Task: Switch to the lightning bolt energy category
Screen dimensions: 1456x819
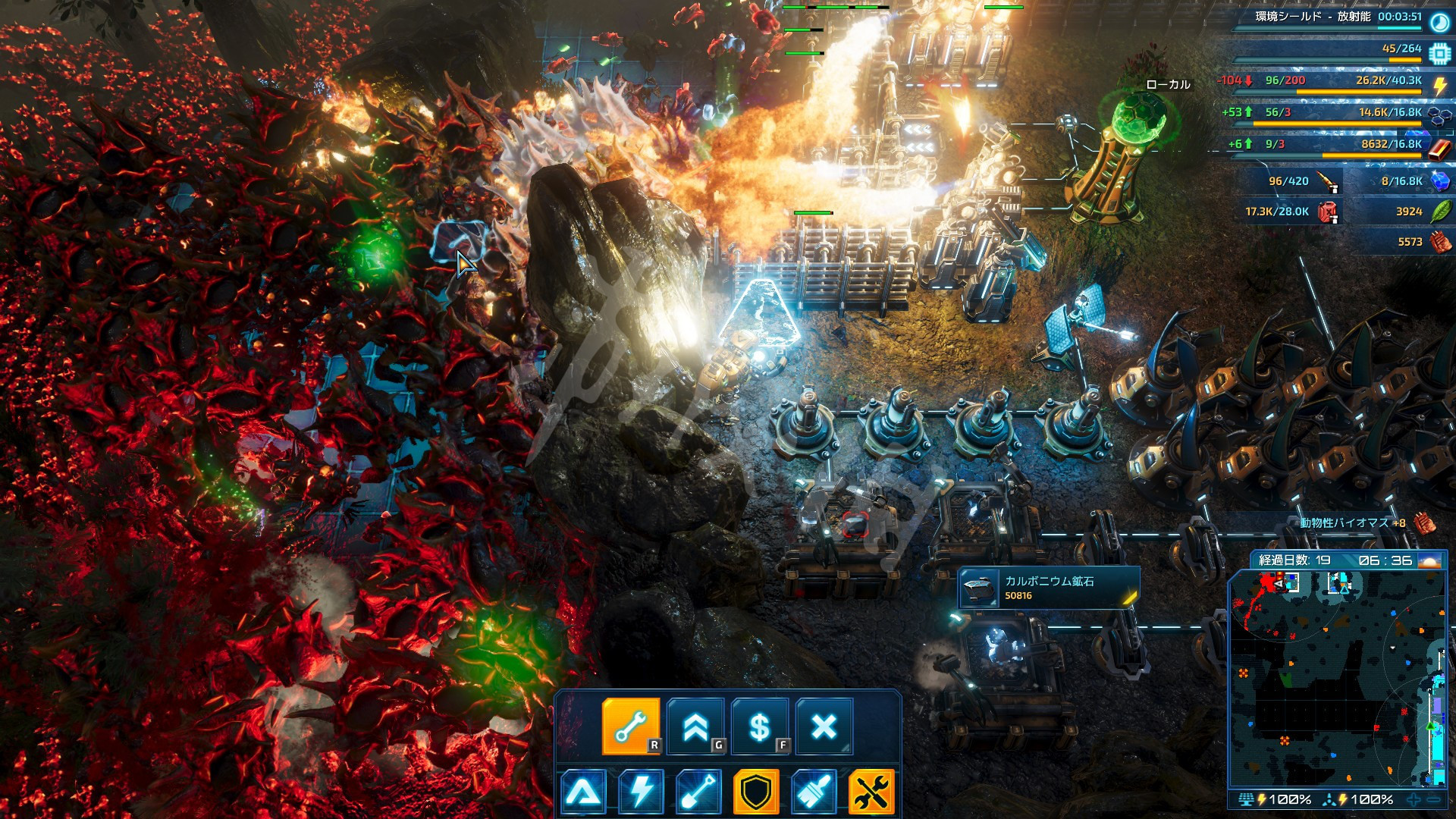Action: click(641, 792)
